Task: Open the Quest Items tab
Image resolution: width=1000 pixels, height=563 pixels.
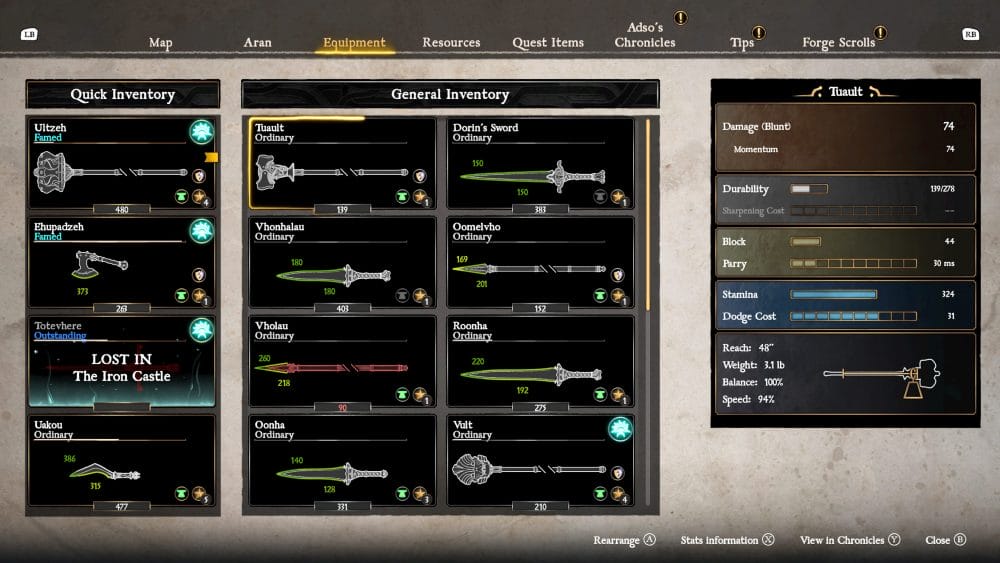Action: (x=547, y=43)
